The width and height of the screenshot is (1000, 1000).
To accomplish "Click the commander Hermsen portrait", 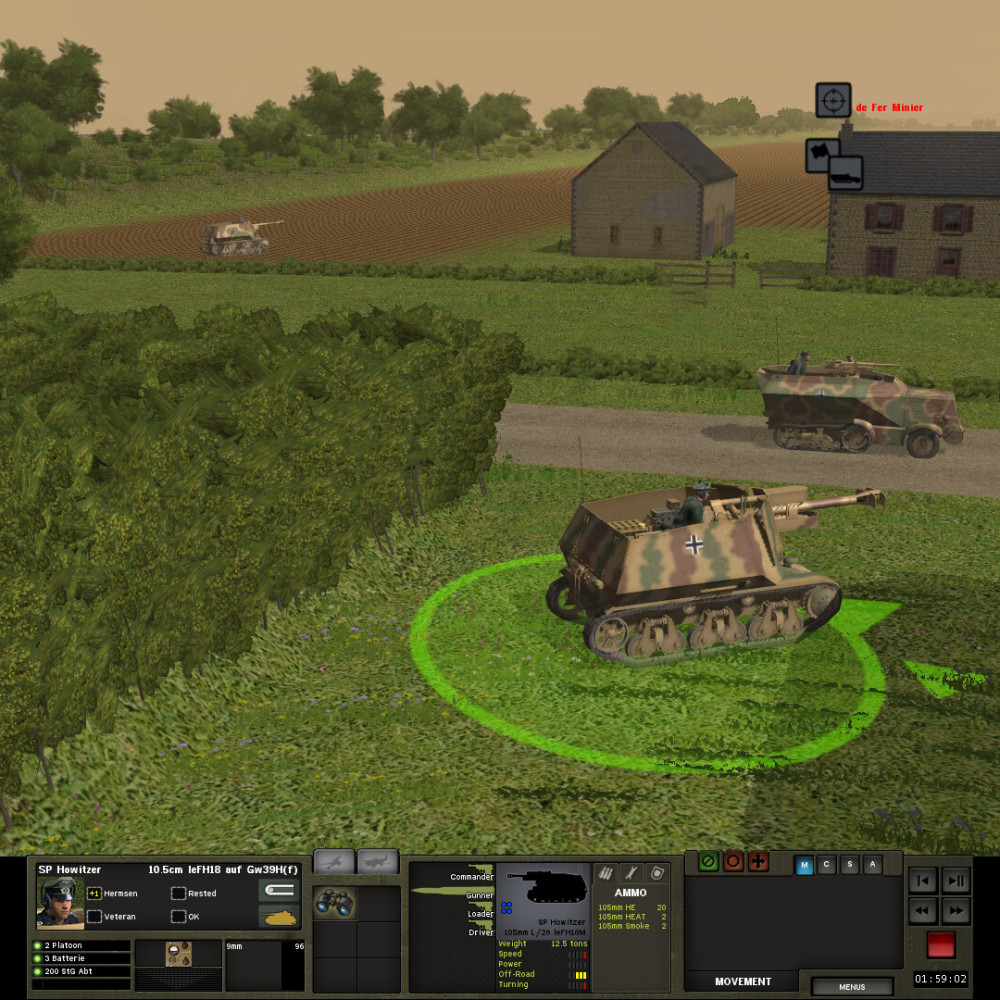I will 59,902.
